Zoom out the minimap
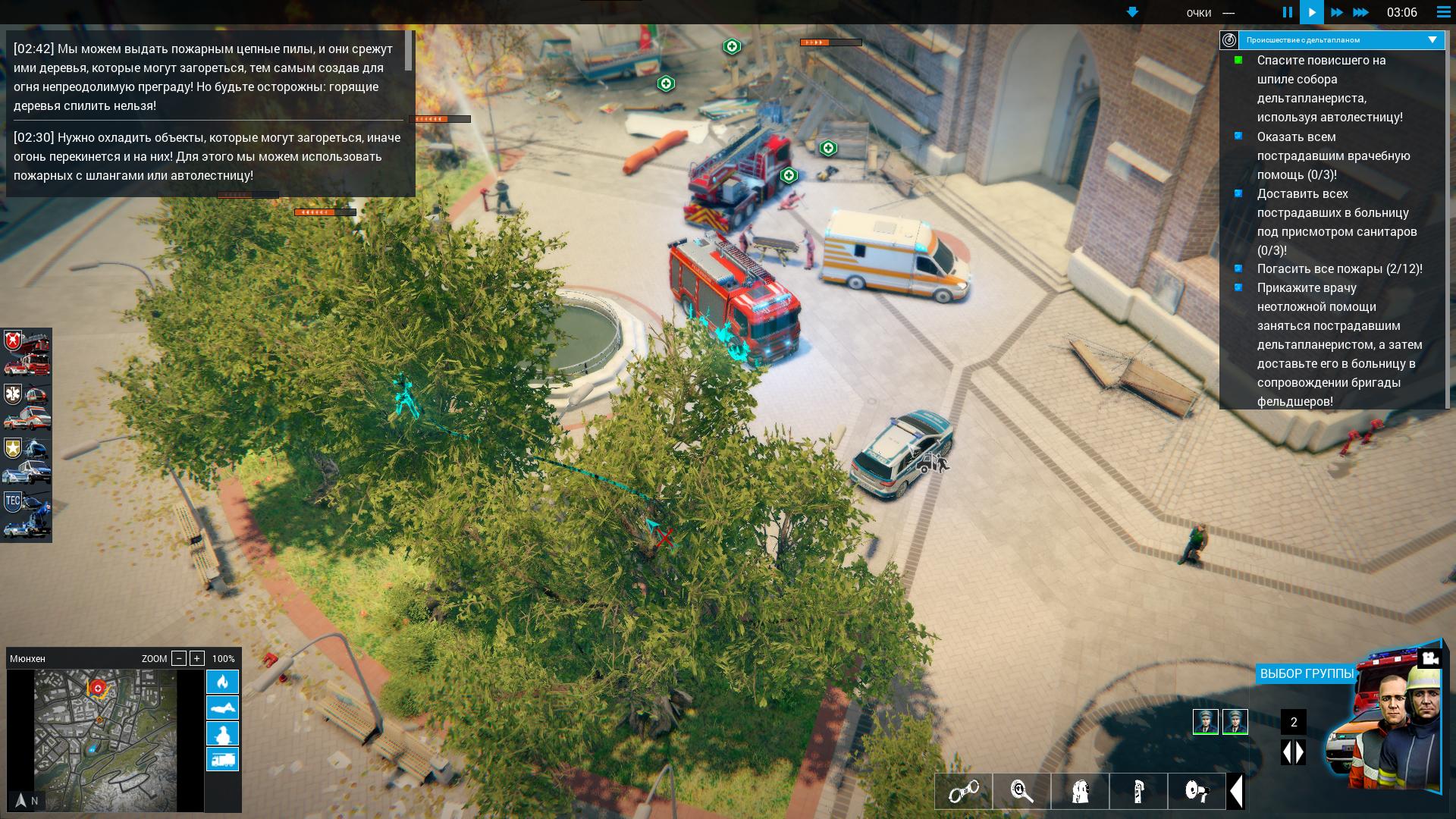Screen dimensions: 1456x819 pyautogui.click(x=179, y=658)
